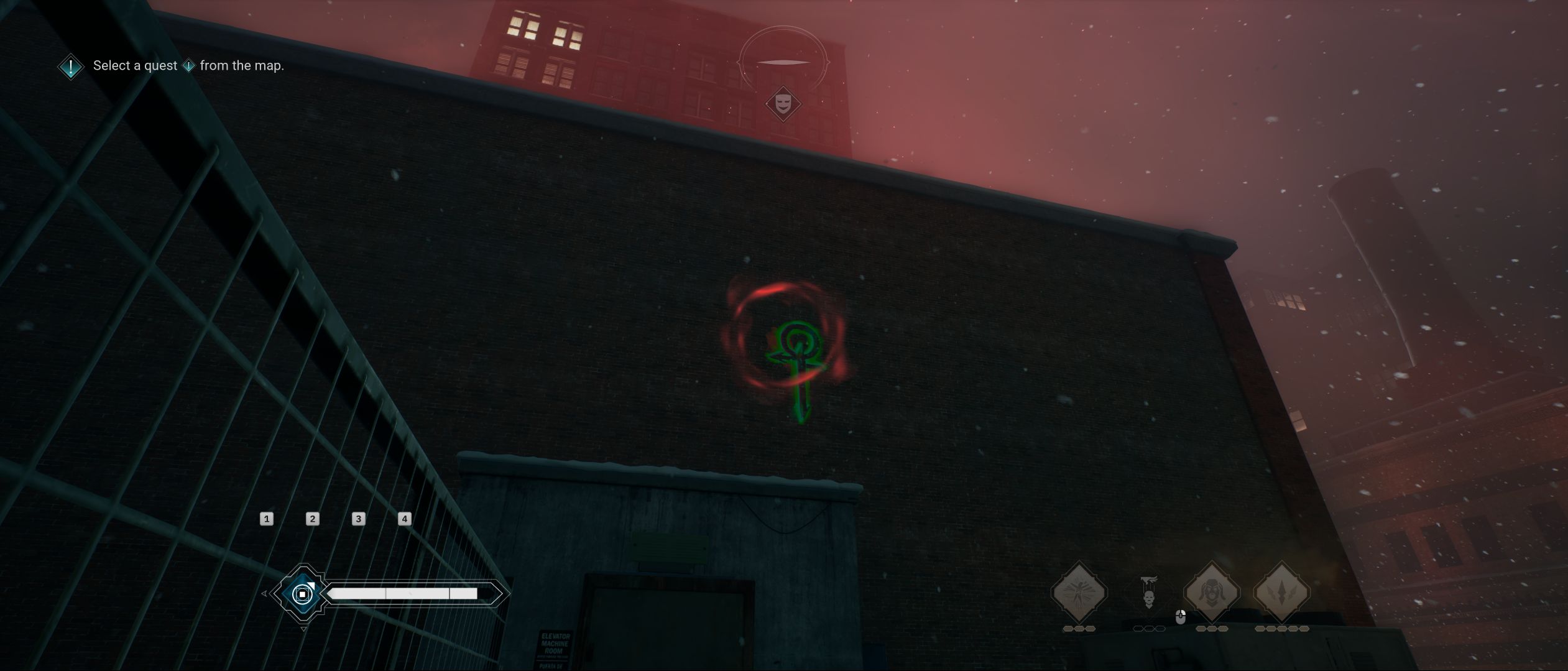The height and width of the screenshot is (671, 1568).
Task: Click the 'Select a quest from the map' prompt
Action: pyautogui.click(x=188, y=65)
